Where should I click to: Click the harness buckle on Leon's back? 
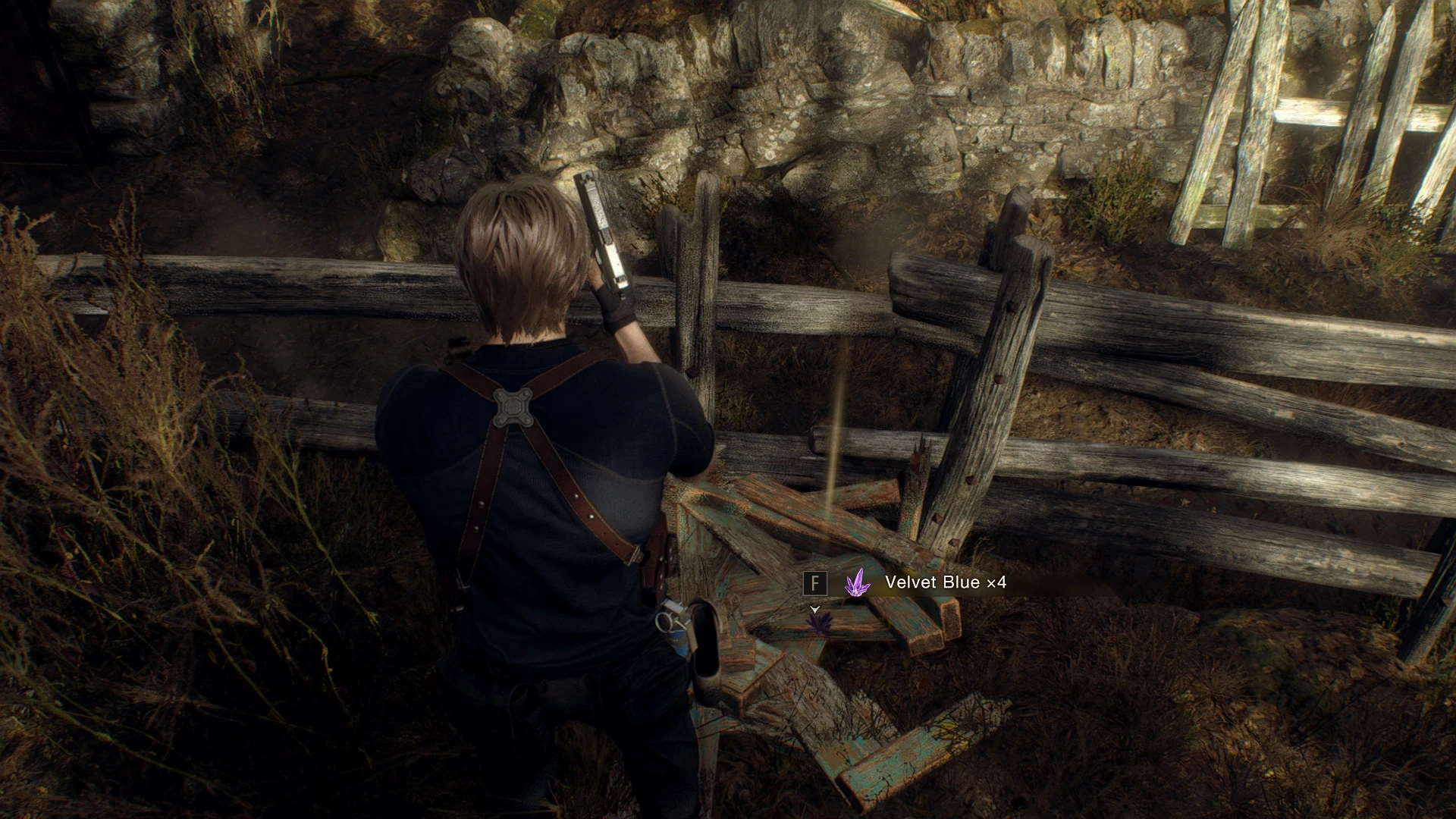(514, 409)
